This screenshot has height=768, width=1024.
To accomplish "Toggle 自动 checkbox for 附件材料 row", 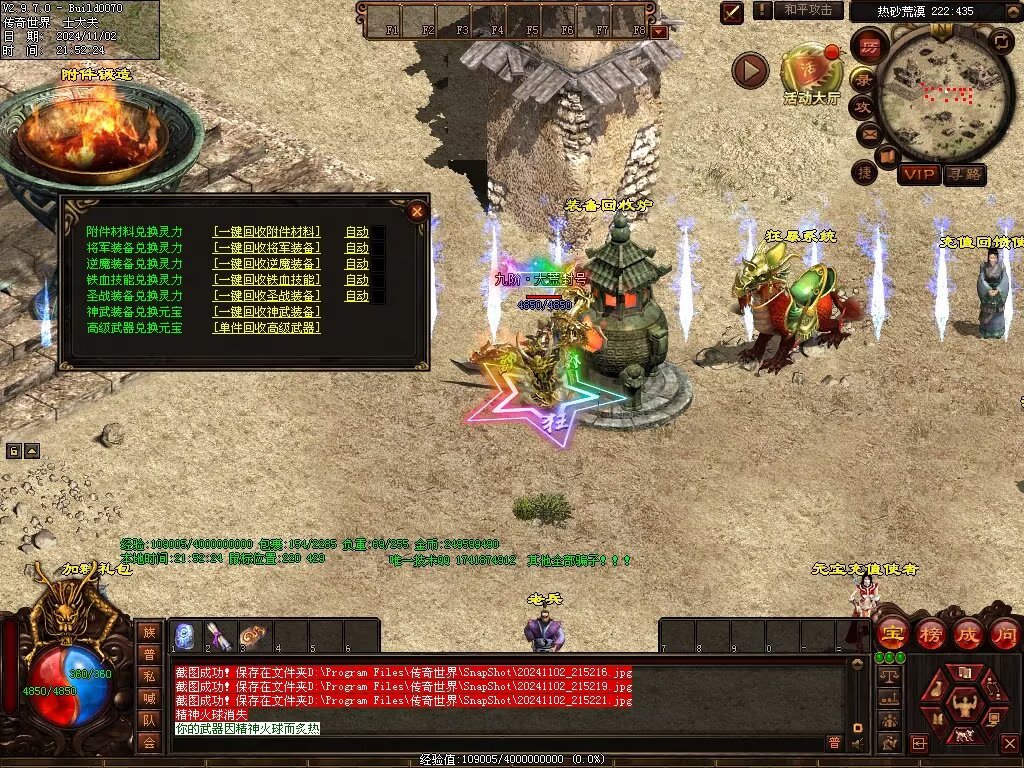I will pos(378,232).
